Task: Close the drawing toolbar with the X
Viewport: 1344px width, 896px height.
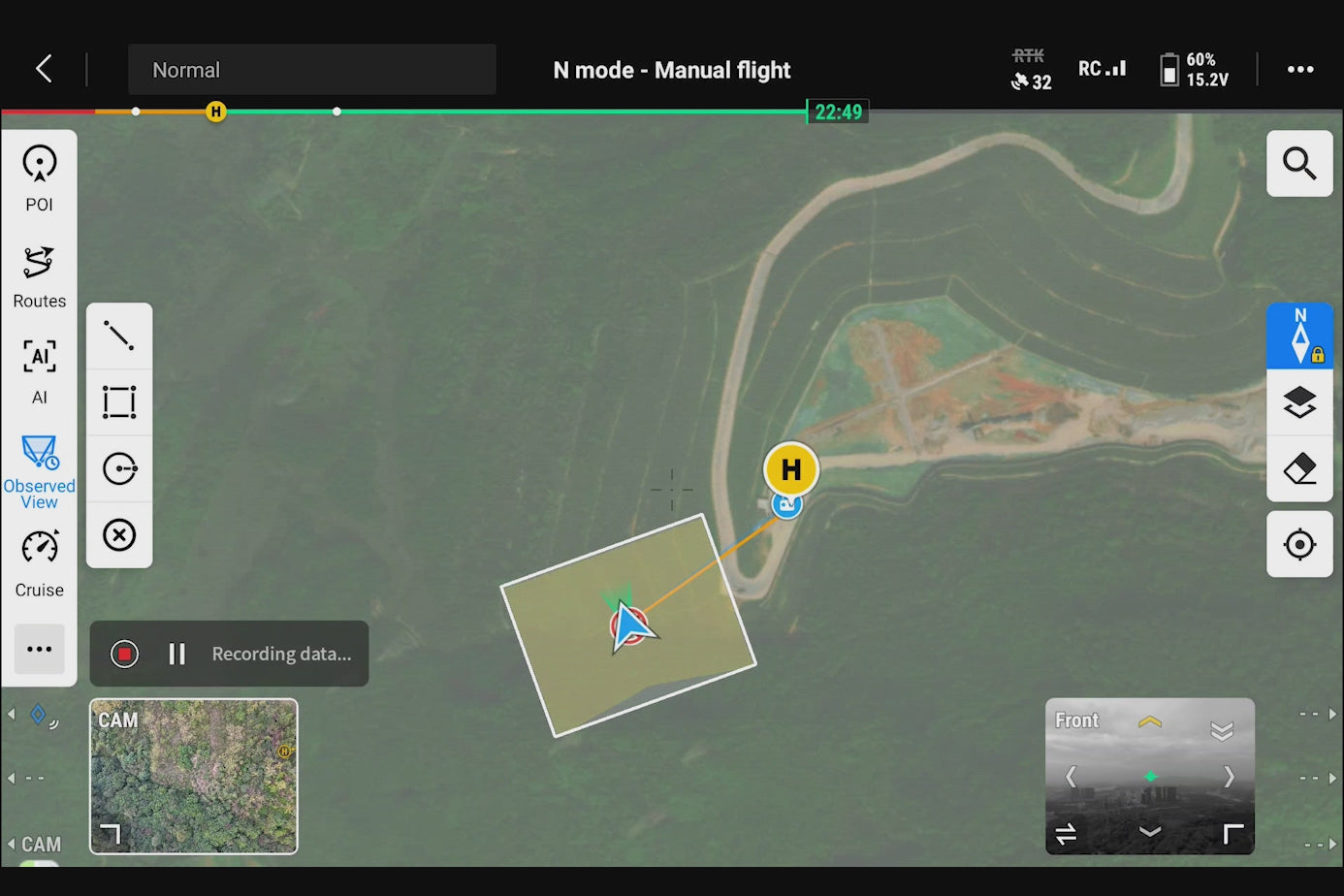Action: tap(119, 535)
